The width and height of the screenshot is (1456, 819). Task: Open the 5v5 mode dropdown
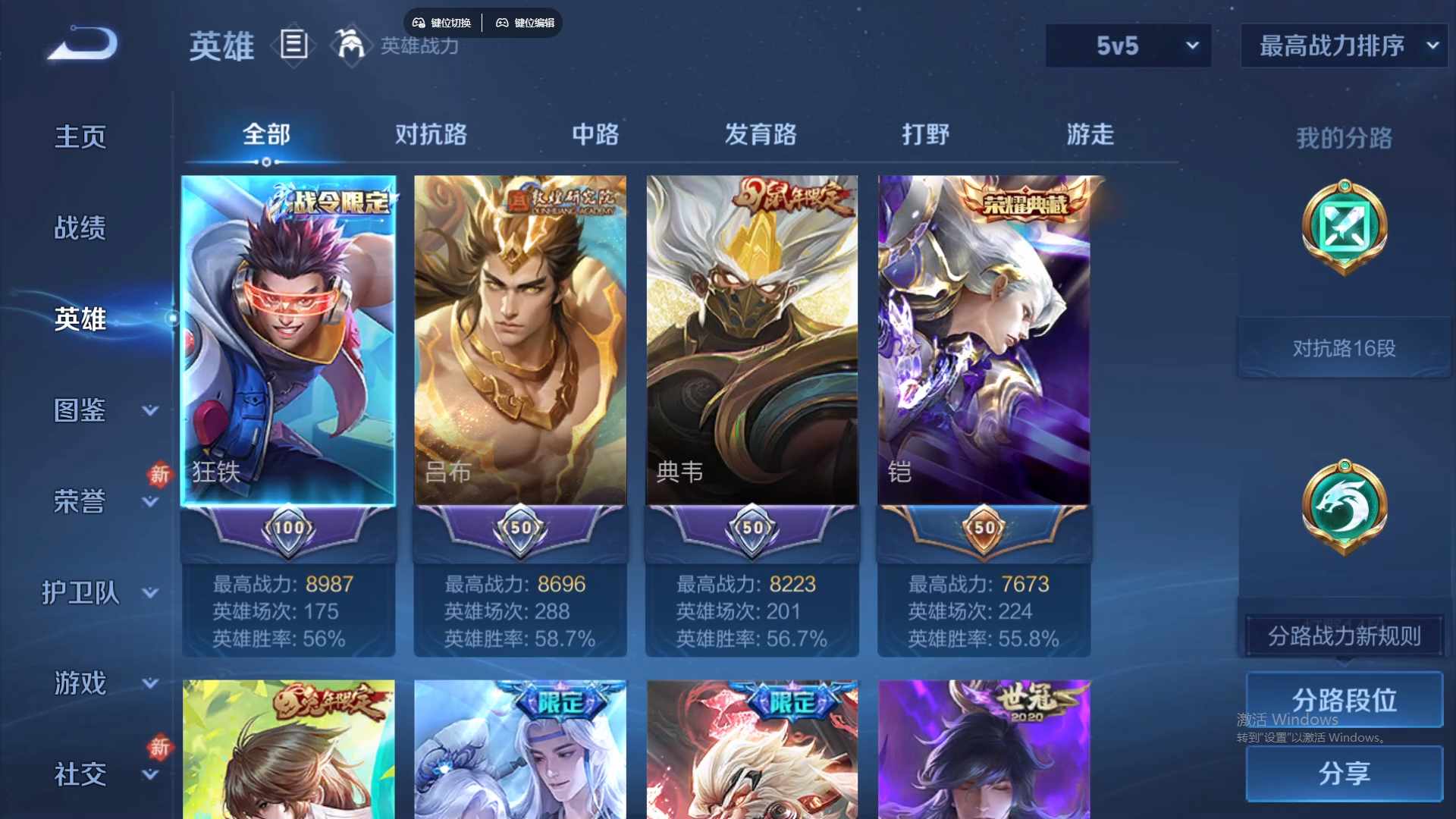tap(1128, 45)
